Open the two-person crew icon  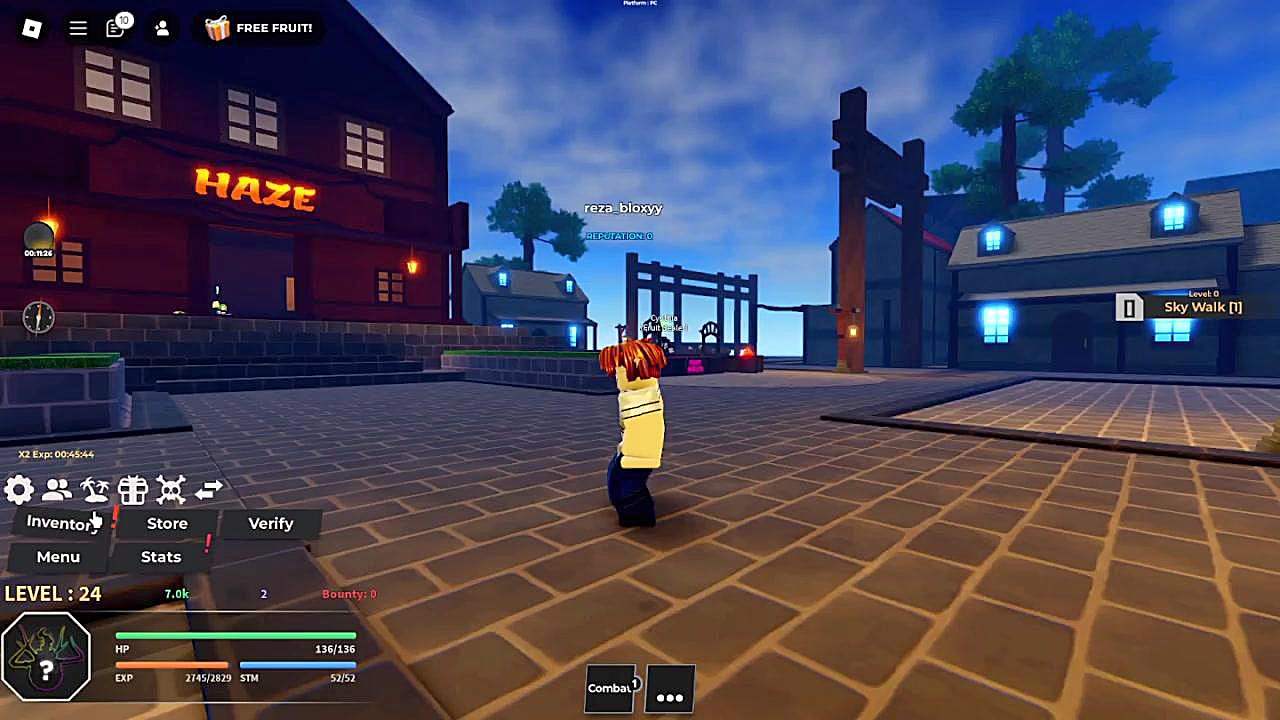(x=57, y=490)
